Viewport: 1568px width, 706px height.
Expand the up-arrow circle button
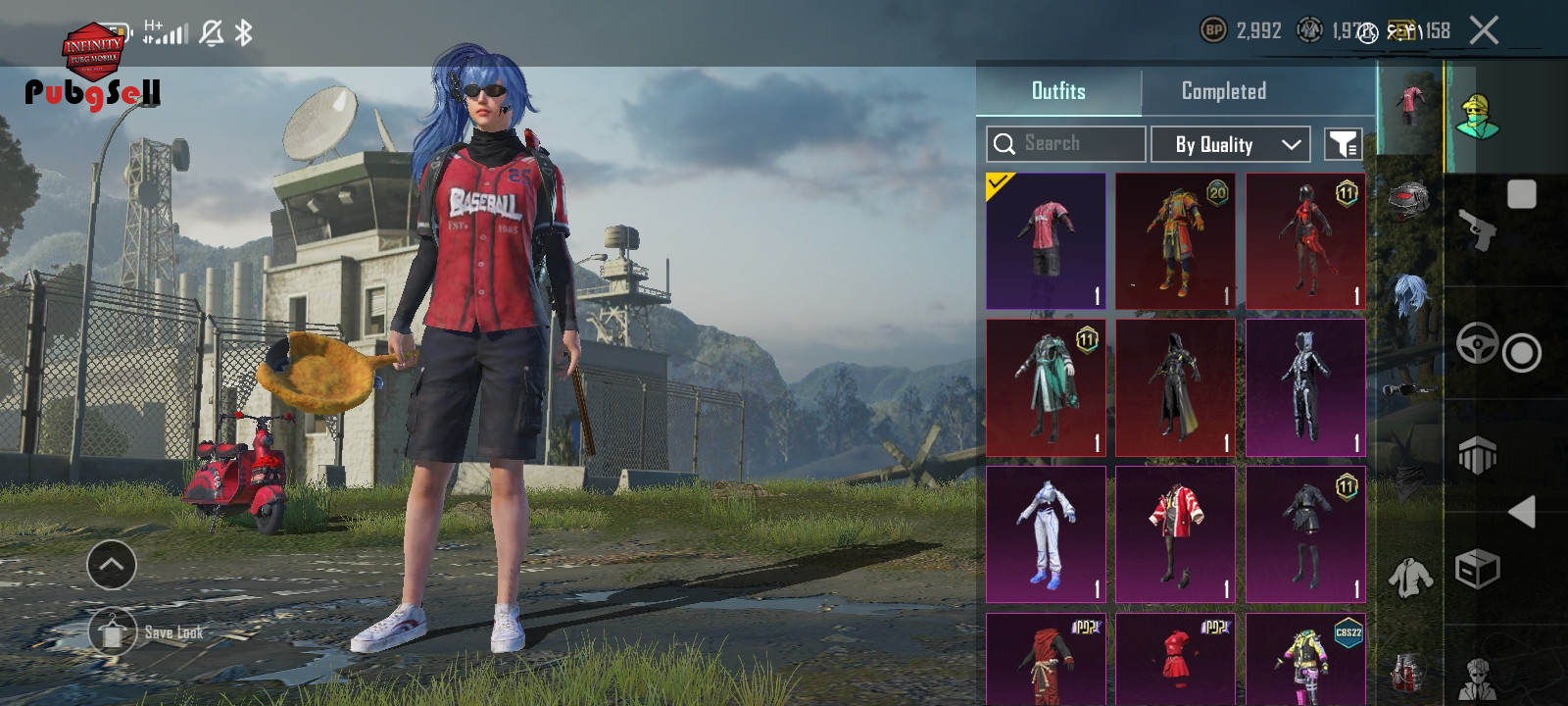[112, 565]
